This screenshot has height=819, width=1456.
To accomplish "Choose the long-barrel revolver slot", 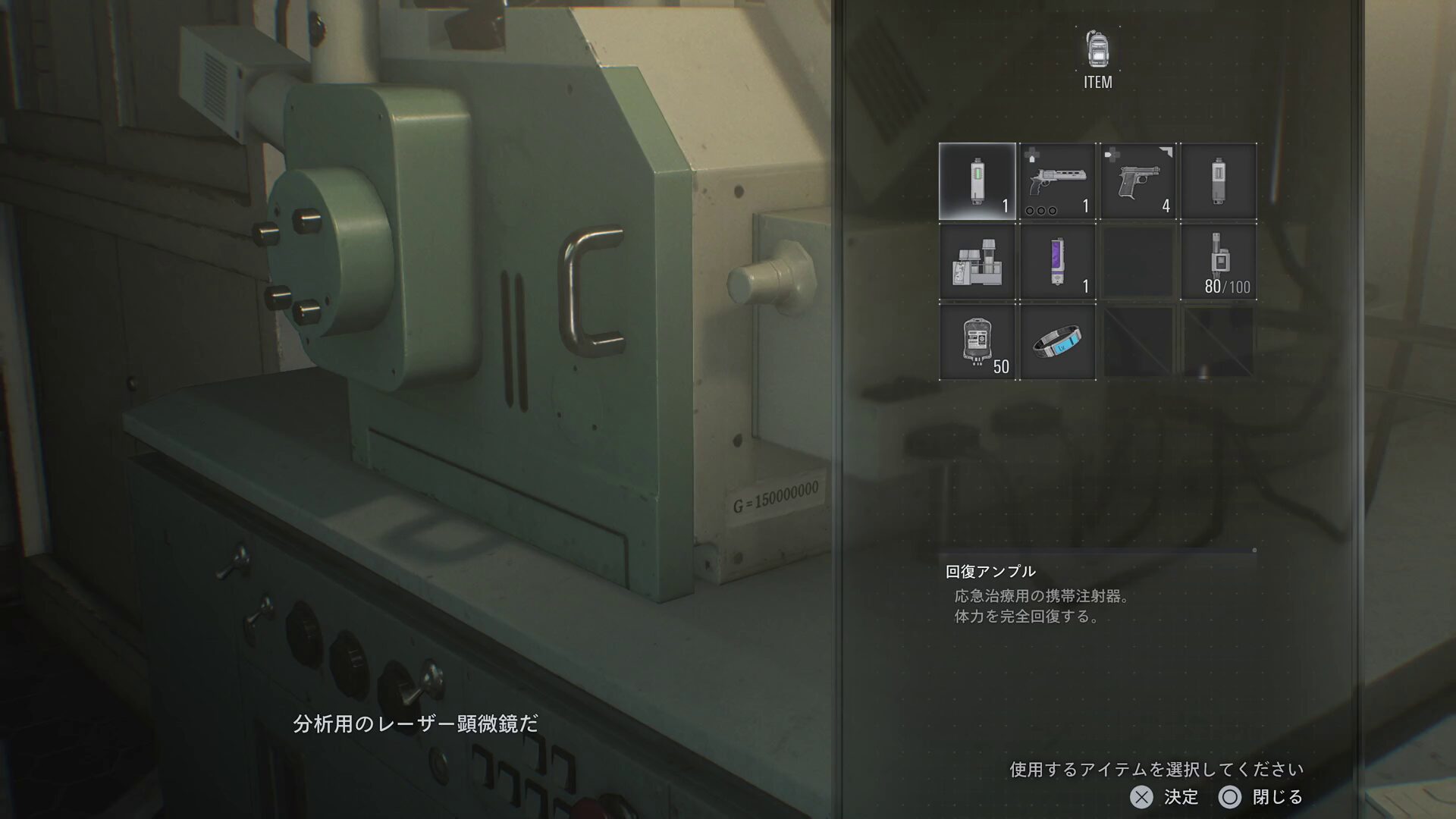I will [x=1058, y=181].
